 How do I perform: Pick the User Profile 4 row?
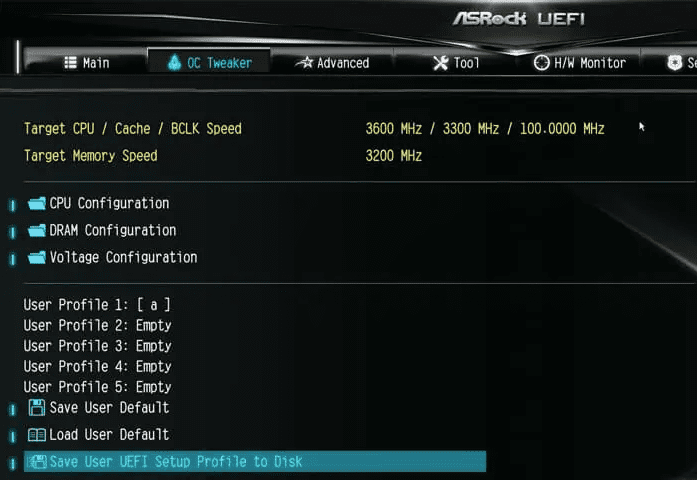97,366
